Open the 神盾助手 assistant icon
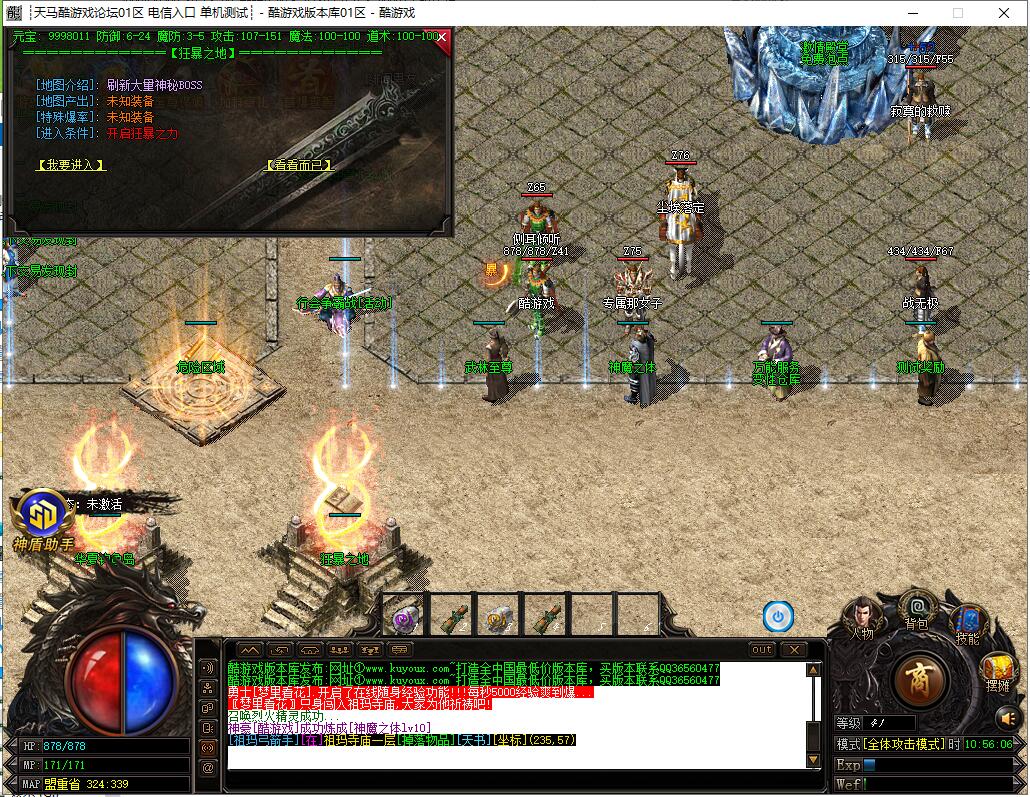 pyautogui.click(x=43, y=516)
